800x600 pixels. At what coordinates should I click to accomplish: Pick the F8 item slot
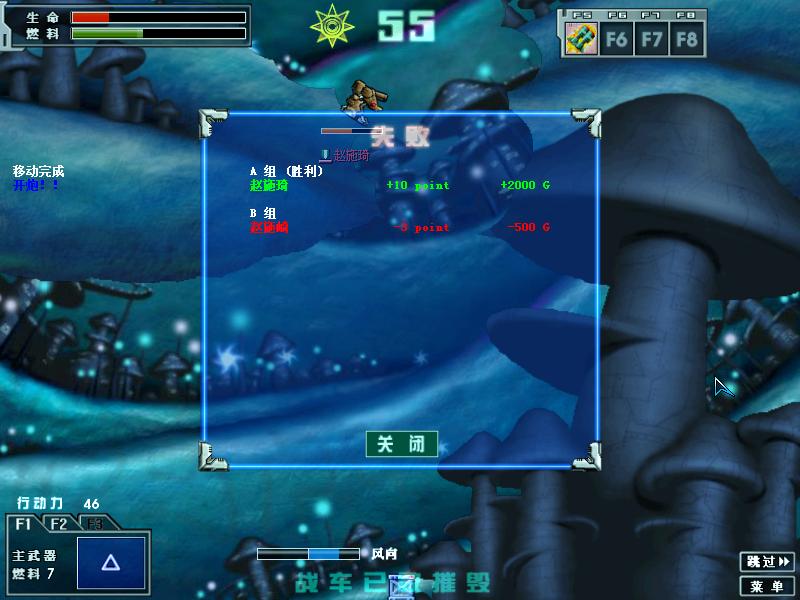point(686,39)
